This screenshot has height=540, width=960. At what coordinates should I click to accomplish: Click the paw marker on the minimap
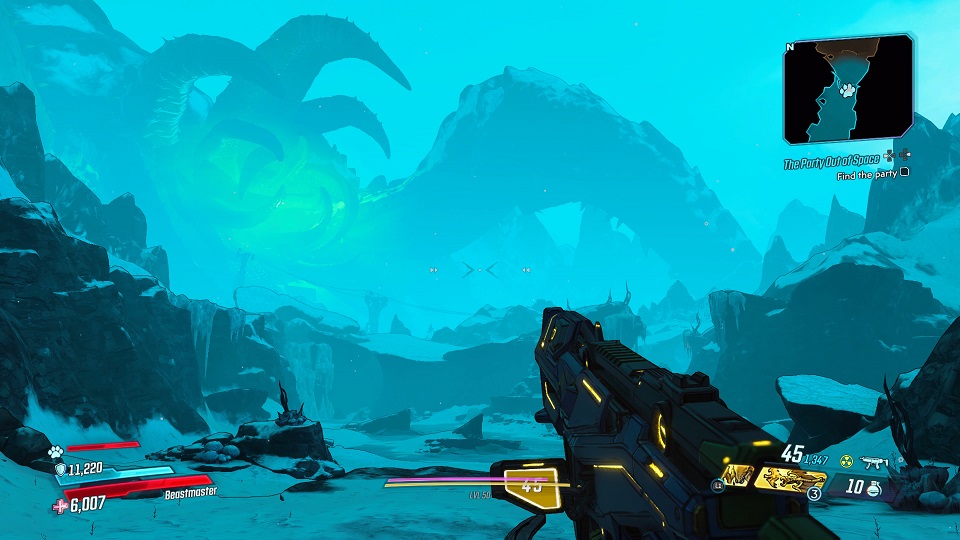click(x=847, y=90)
